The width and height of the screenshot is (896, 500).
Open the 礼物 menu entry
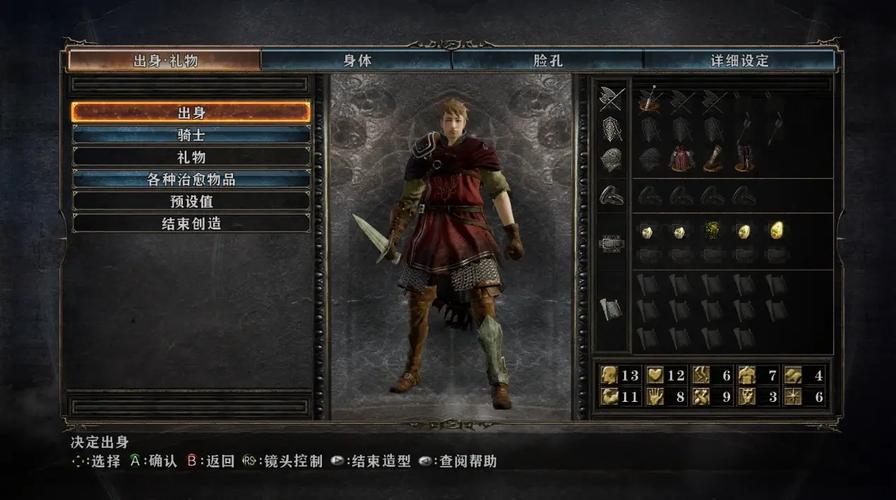pos(191,157)
